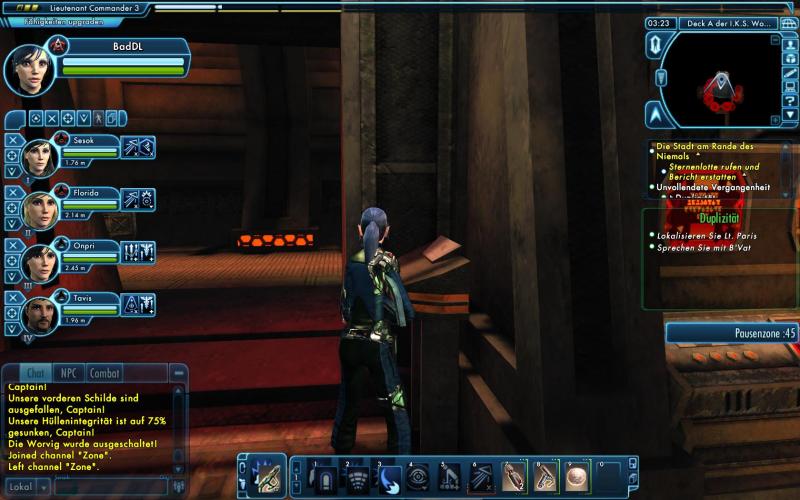Select bridge officer Tavis's portrait

[x=40, y=314]
